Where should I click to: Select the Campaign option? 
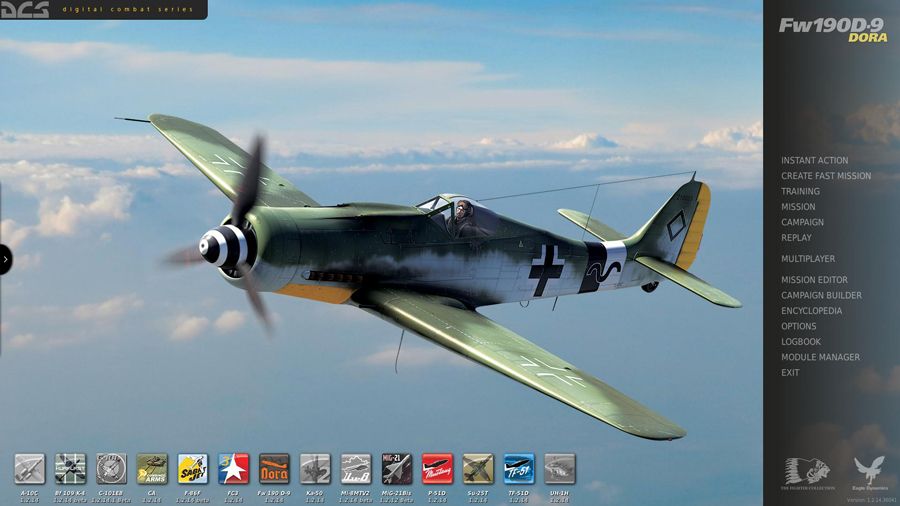click(802, 222)
